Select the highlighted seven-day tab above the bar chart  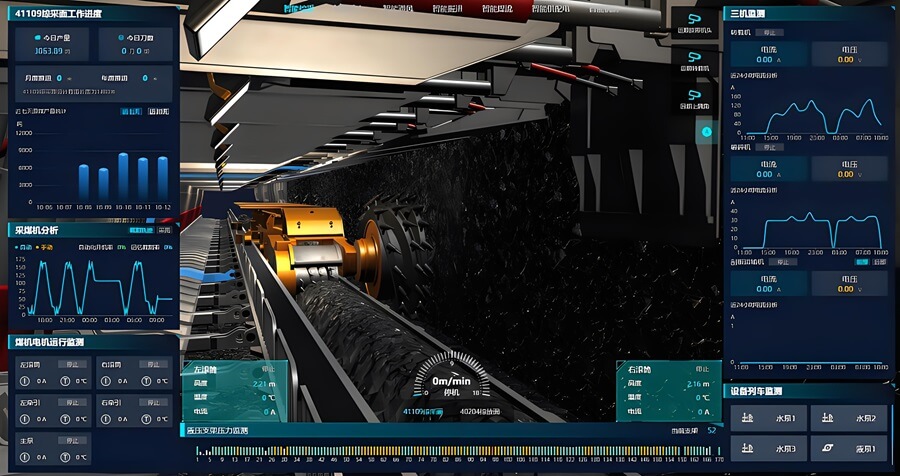[131, 111]
